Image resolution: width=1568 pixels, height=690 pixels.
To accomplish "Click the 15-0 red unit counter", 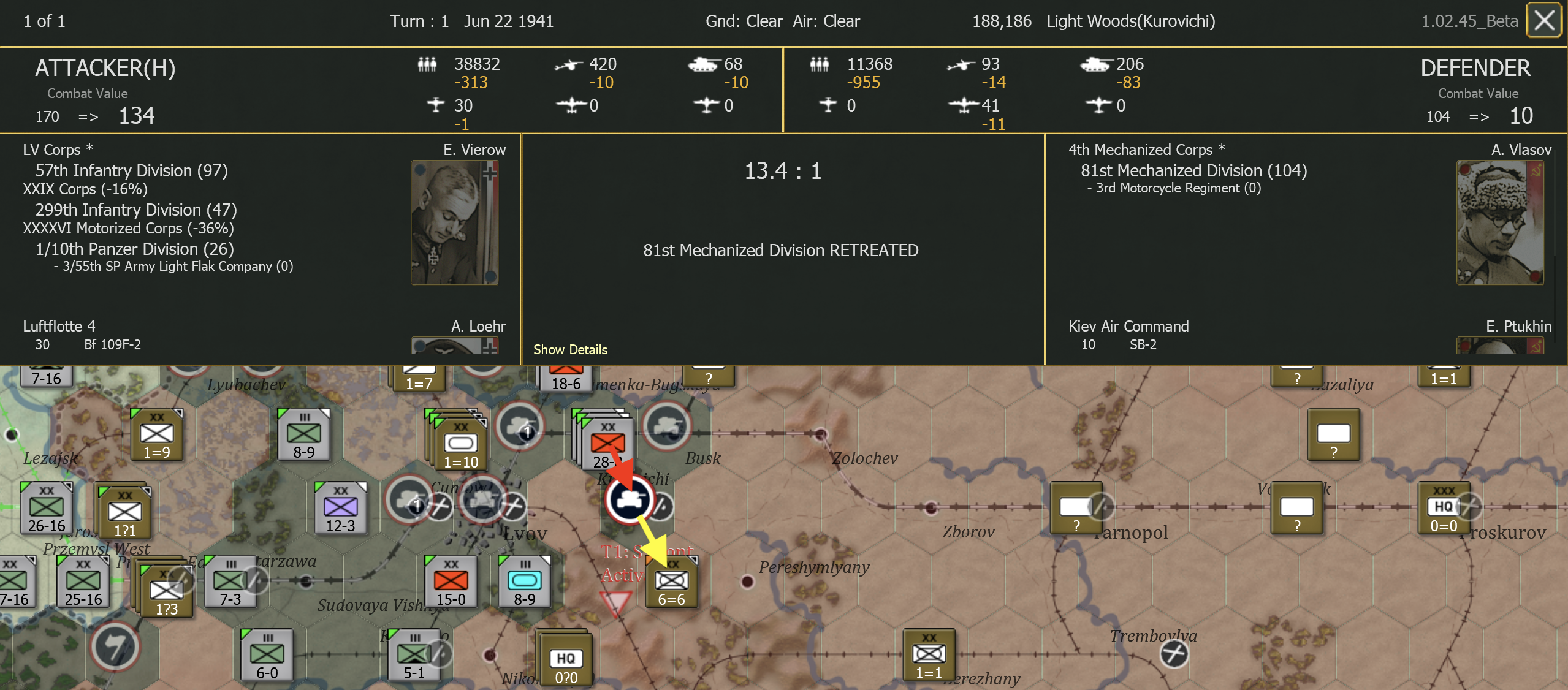I will coord(451,581).
